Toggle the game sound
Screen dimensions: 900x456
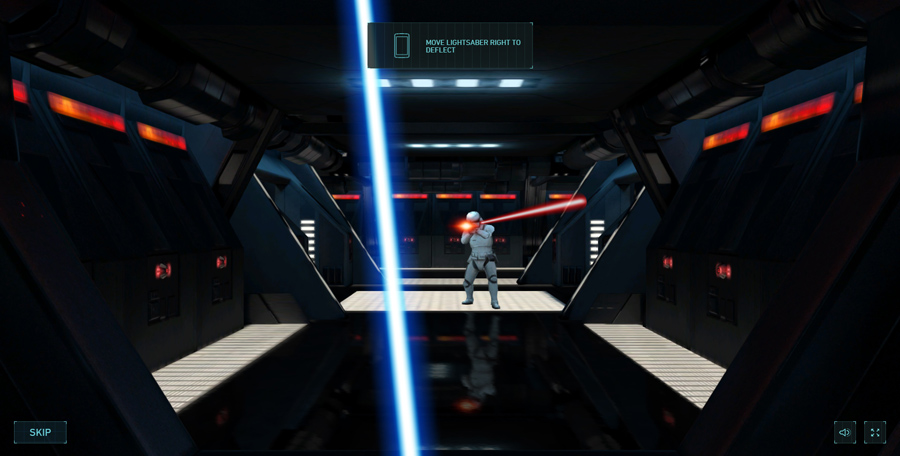(845, 432)
